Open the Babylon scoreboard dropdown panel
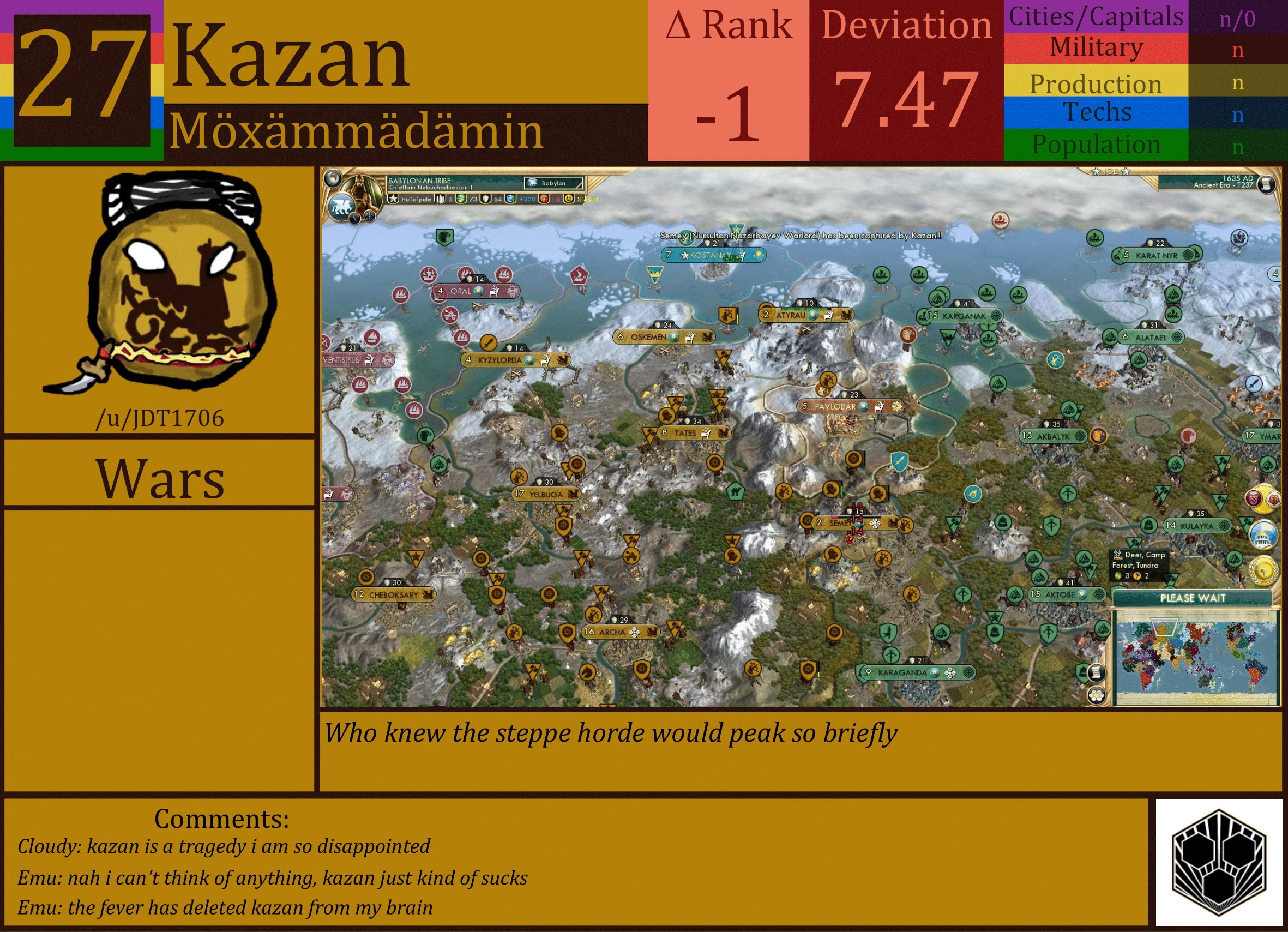1288x932 pixels. pyautogui.click(x=555, y=183)
